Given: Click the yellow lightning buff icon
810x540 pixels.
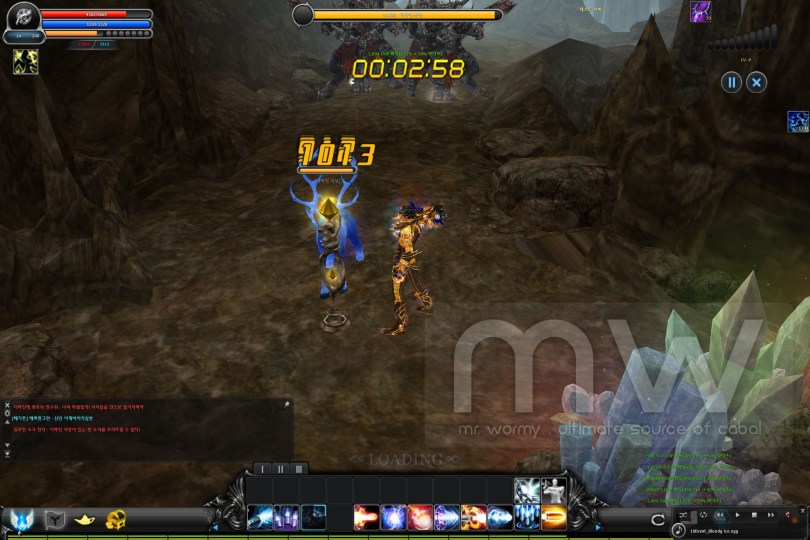Looking at the screenshot, I should point(25,62).
